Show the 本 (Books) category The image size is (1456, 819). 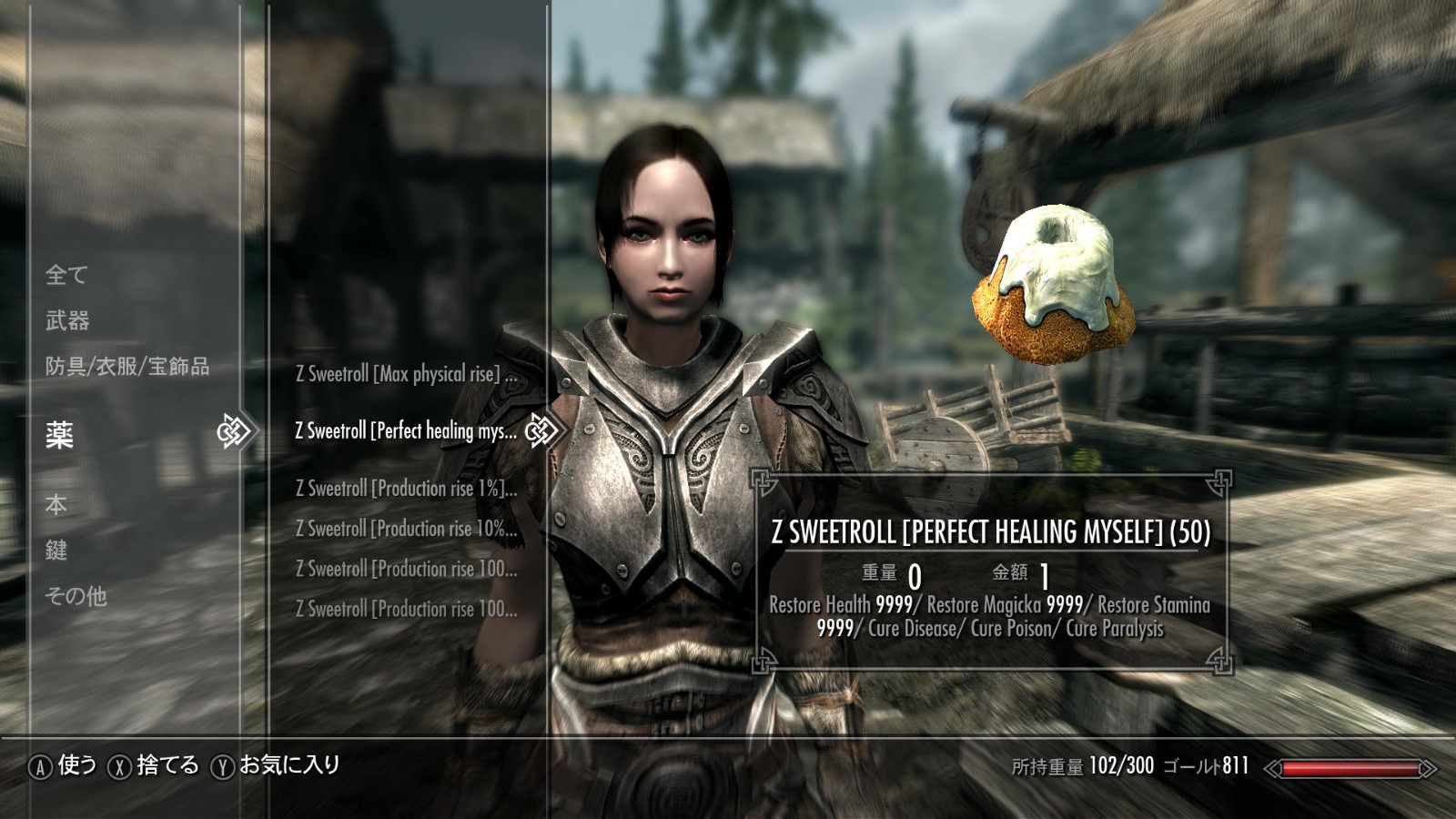click(56, 504)
